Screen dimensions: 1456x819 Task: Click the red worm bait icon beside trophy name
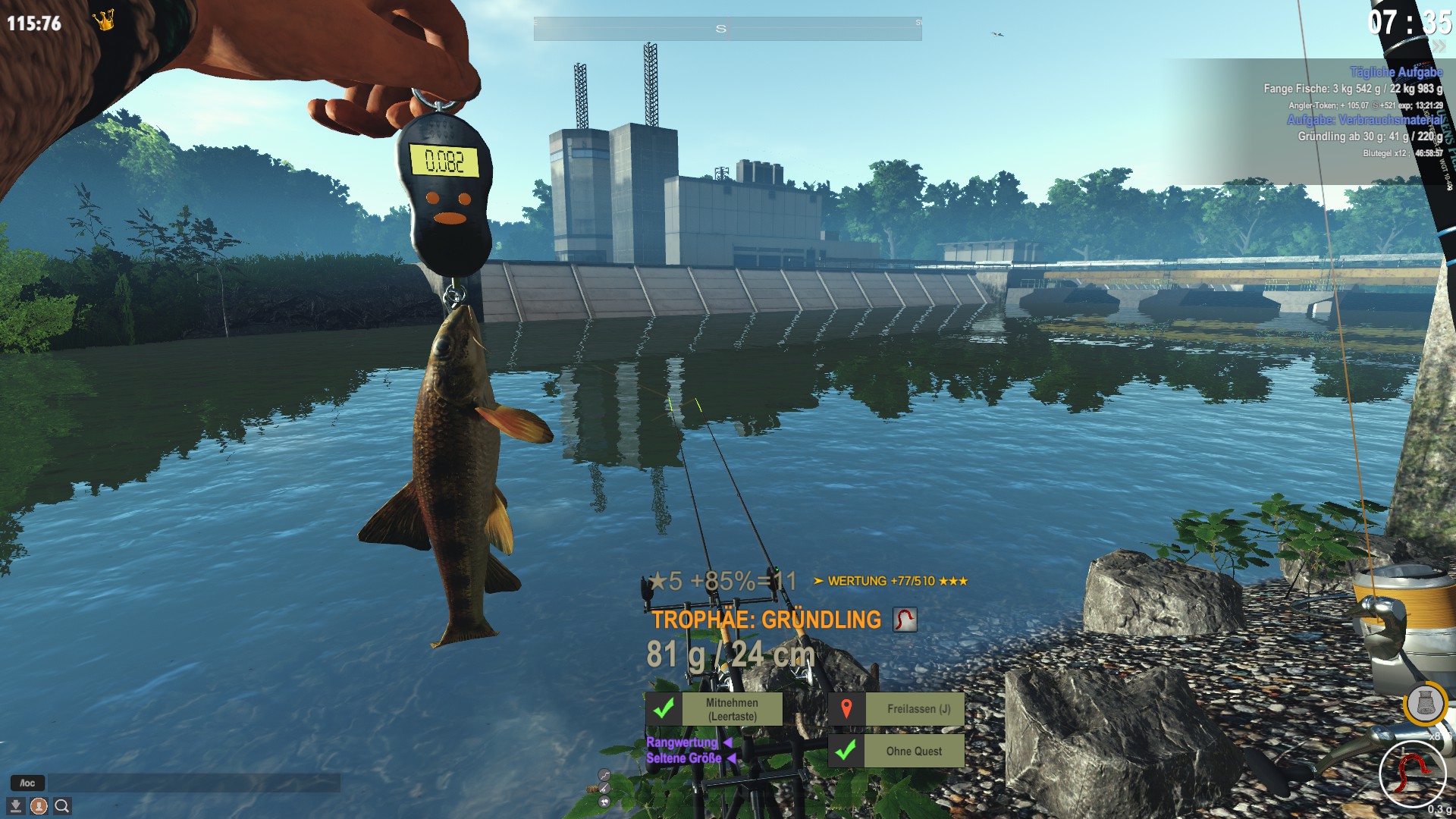[904, 620]
